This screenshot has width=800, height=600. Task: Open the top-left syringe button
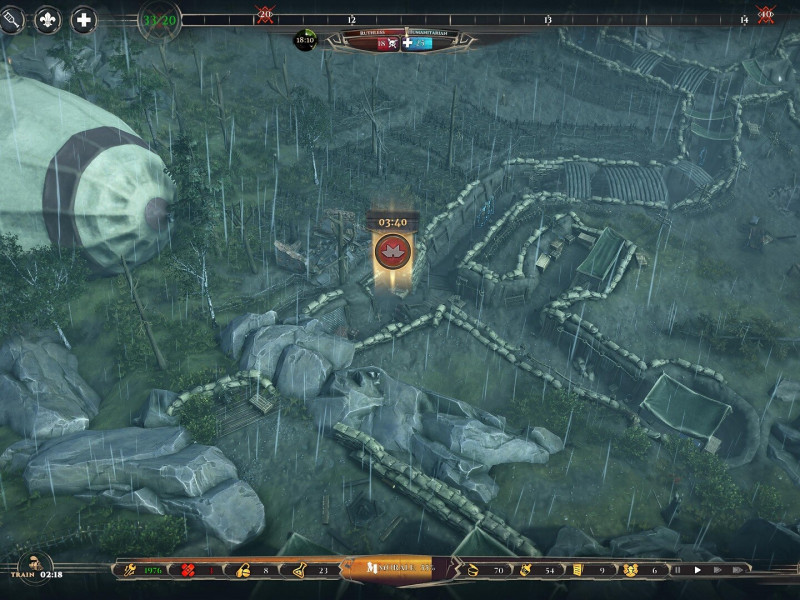click(10, 20)
